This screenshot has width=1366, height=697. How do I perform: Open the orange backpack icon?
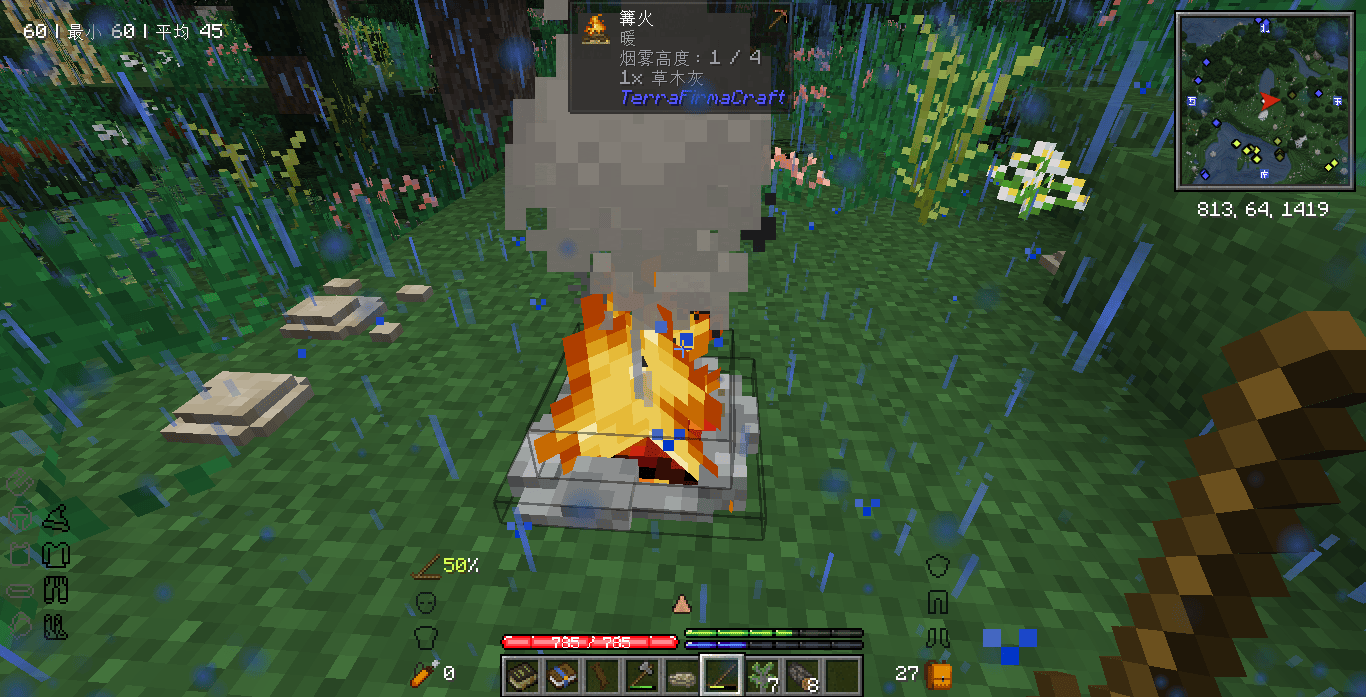click(938, 673)
